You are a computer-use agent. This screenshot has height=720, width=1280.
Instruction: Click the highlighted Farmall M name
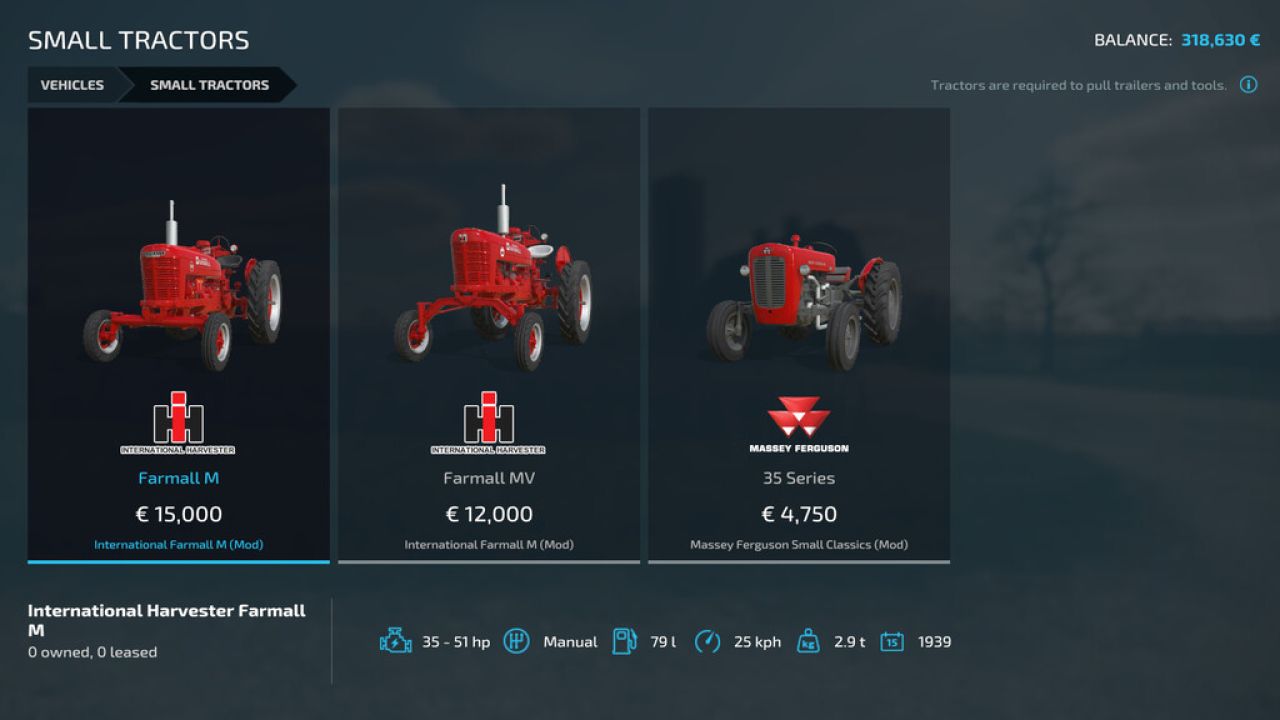click(x=178, y=478)
